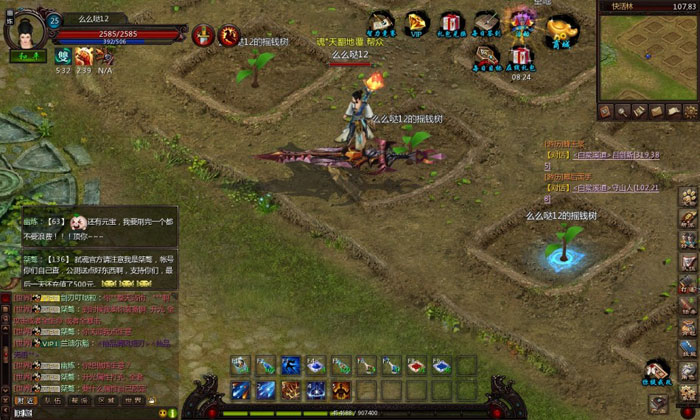Open the tool and dish icon in the top row
This screenshot has height=420, width=700.
point(380,23)
